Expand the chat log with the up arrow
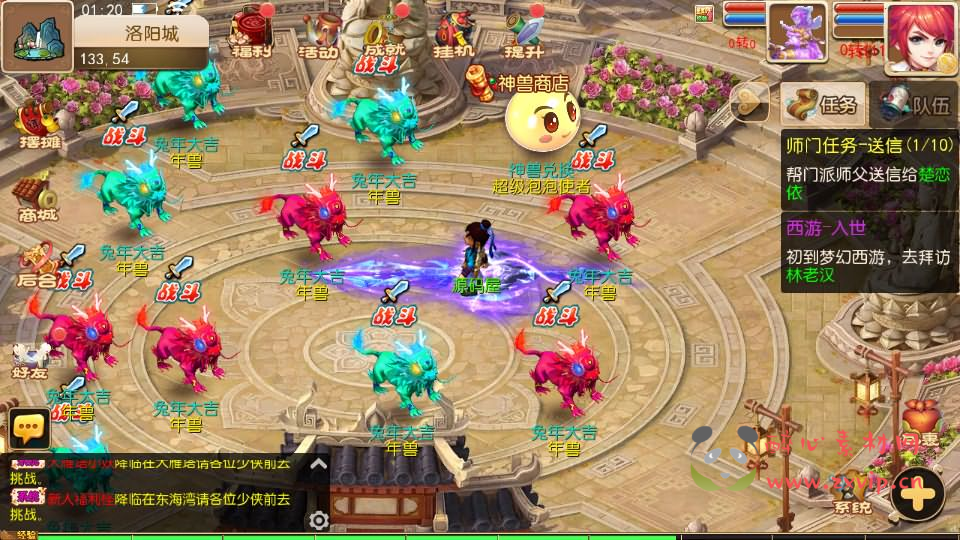 tap(318, 464)
